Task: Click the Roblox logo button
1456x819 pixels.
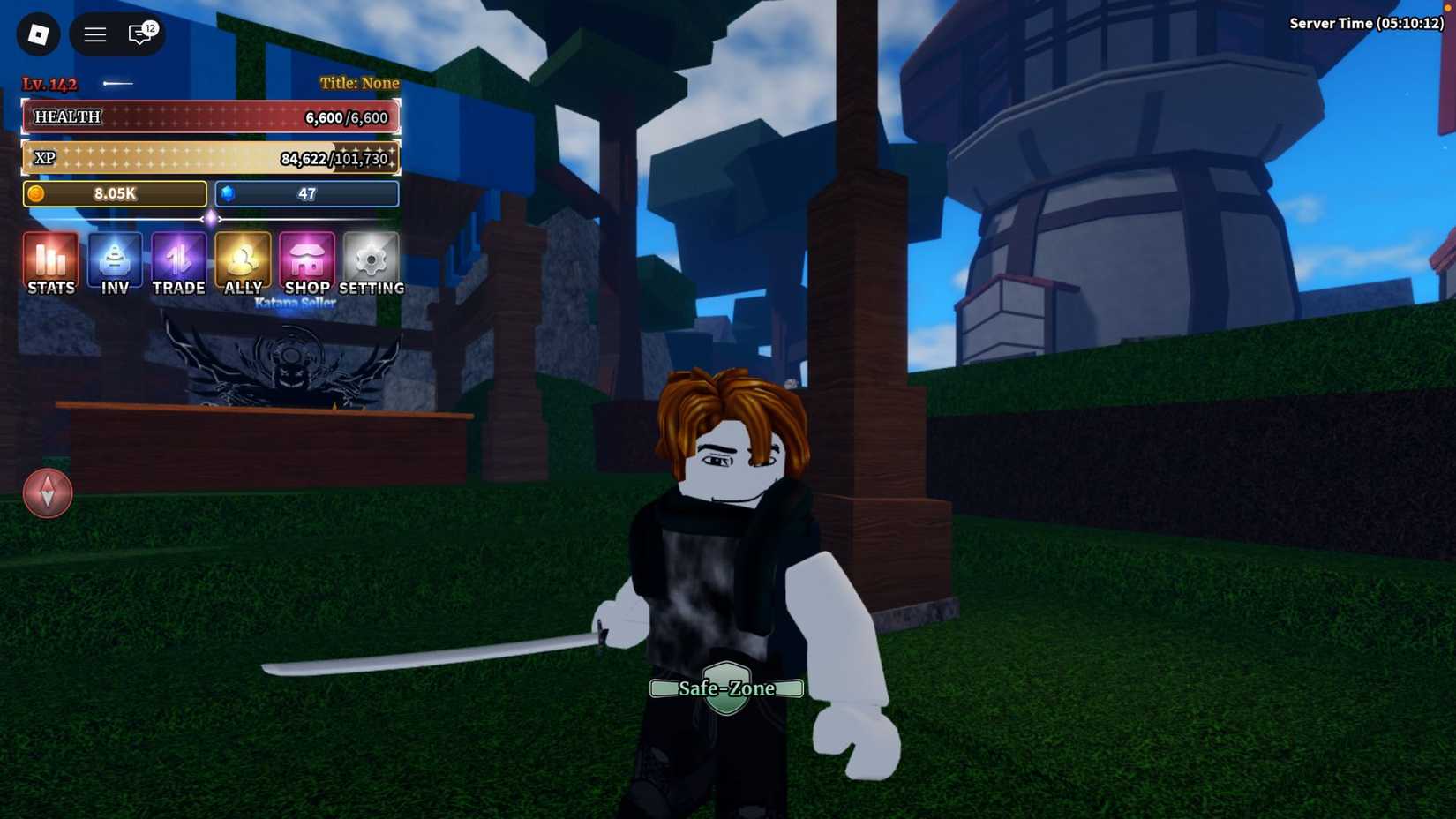Action: point(38,34)
